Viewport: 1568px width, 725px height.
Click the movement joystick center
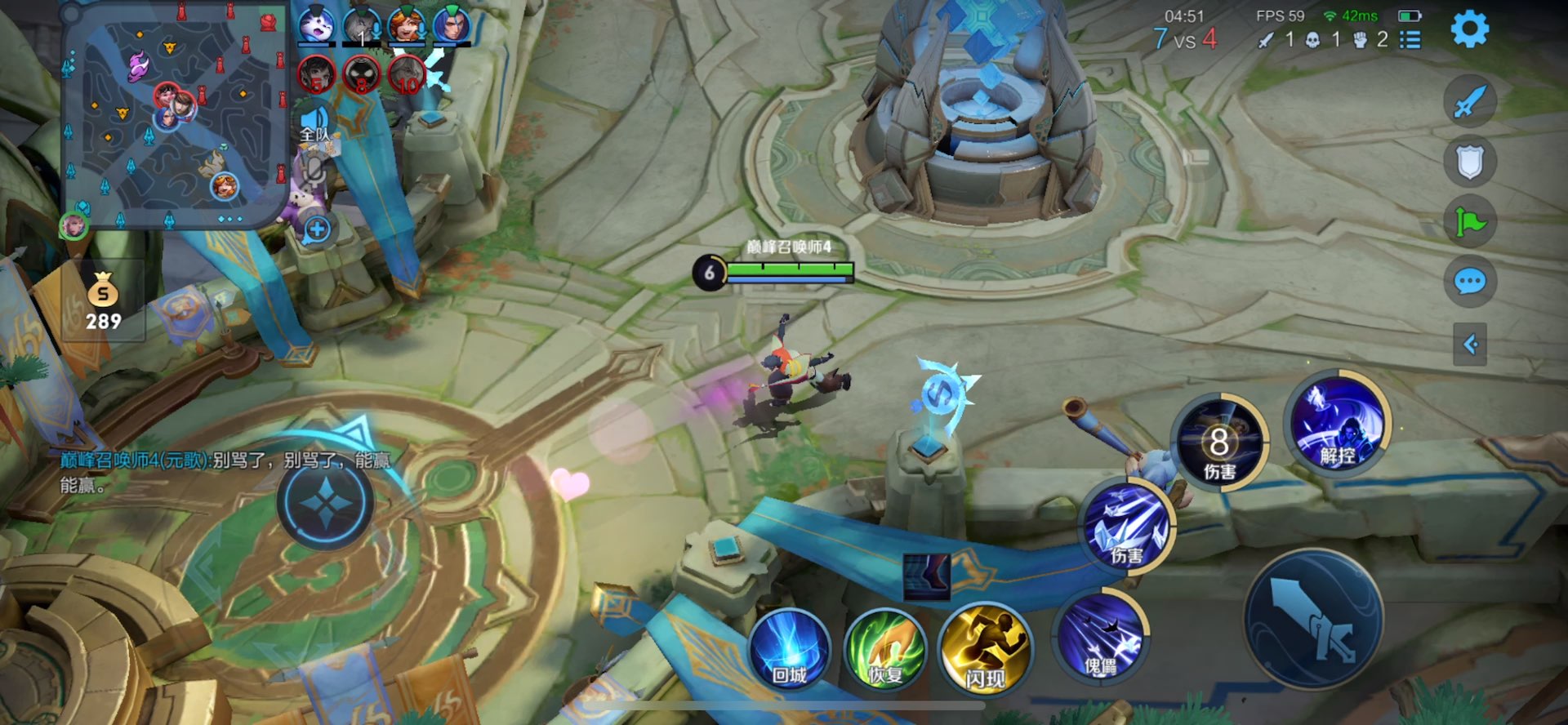325,501
